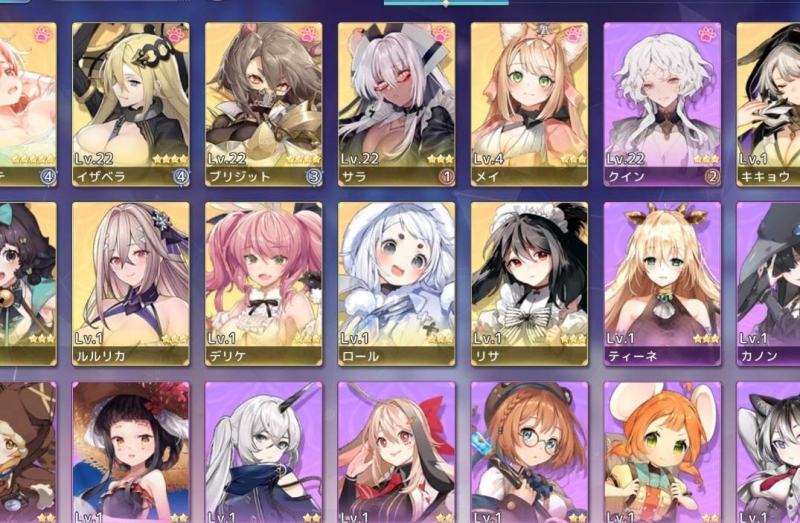Choose the black-haired girl with red flower card
The width and height of the screenshot is (800, 523).
click(x=131, y=455)
